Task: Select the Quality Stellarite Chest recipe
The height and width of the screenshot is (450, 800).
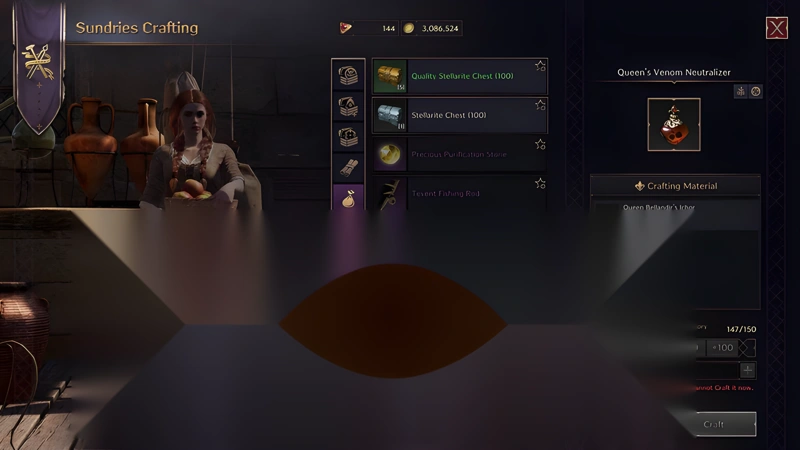Action: [x=459, y=75]
